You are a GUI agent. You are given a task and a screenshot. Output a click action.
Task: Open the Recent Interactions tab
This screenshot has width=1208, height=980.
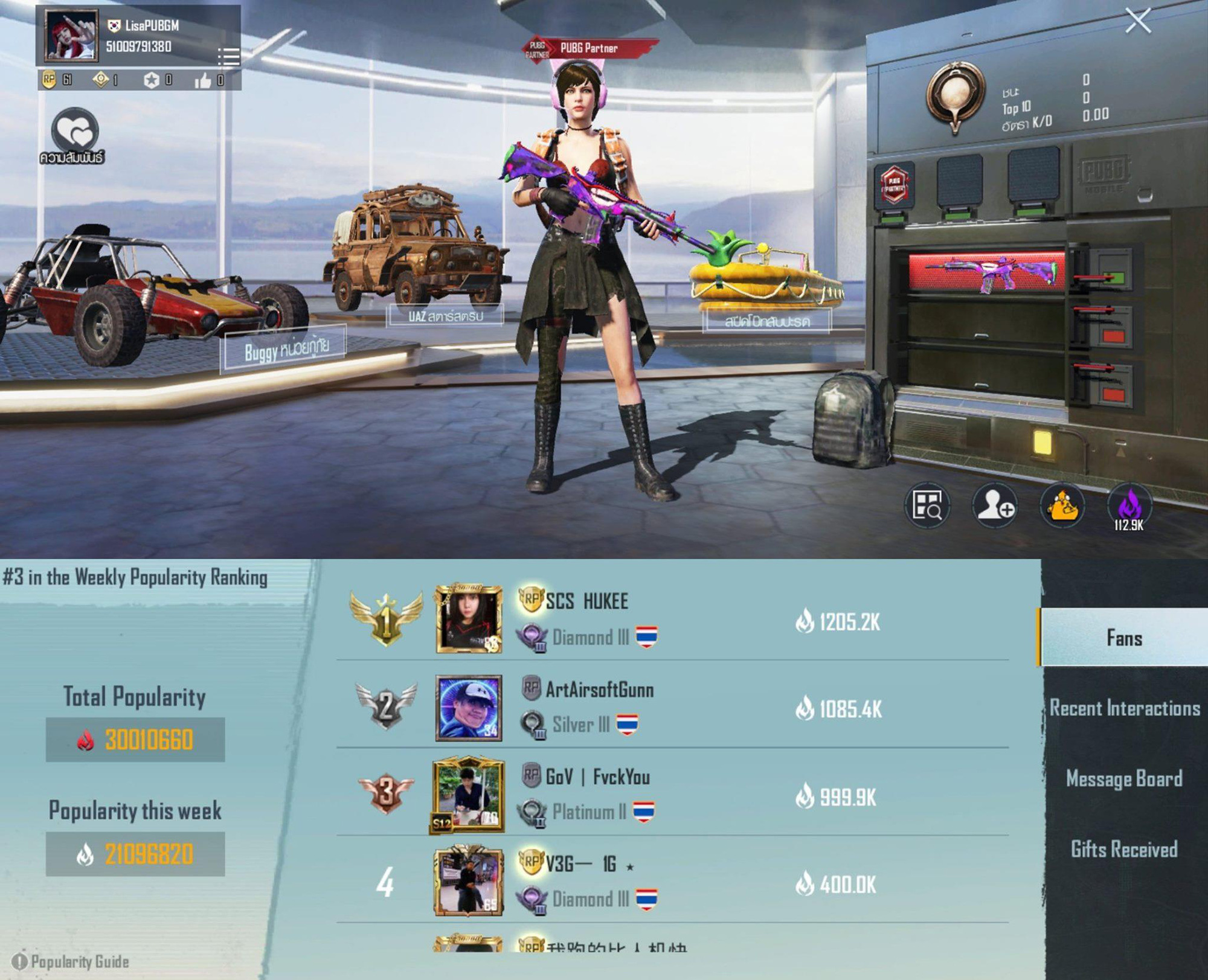(x=1123, y=708)
